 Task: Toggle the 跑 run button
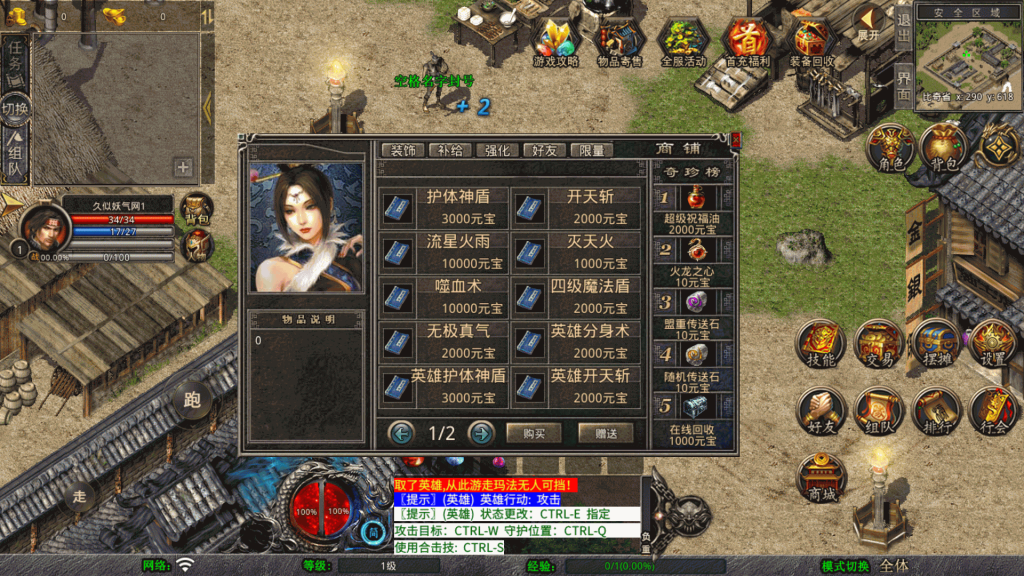[x=191, y=401]
